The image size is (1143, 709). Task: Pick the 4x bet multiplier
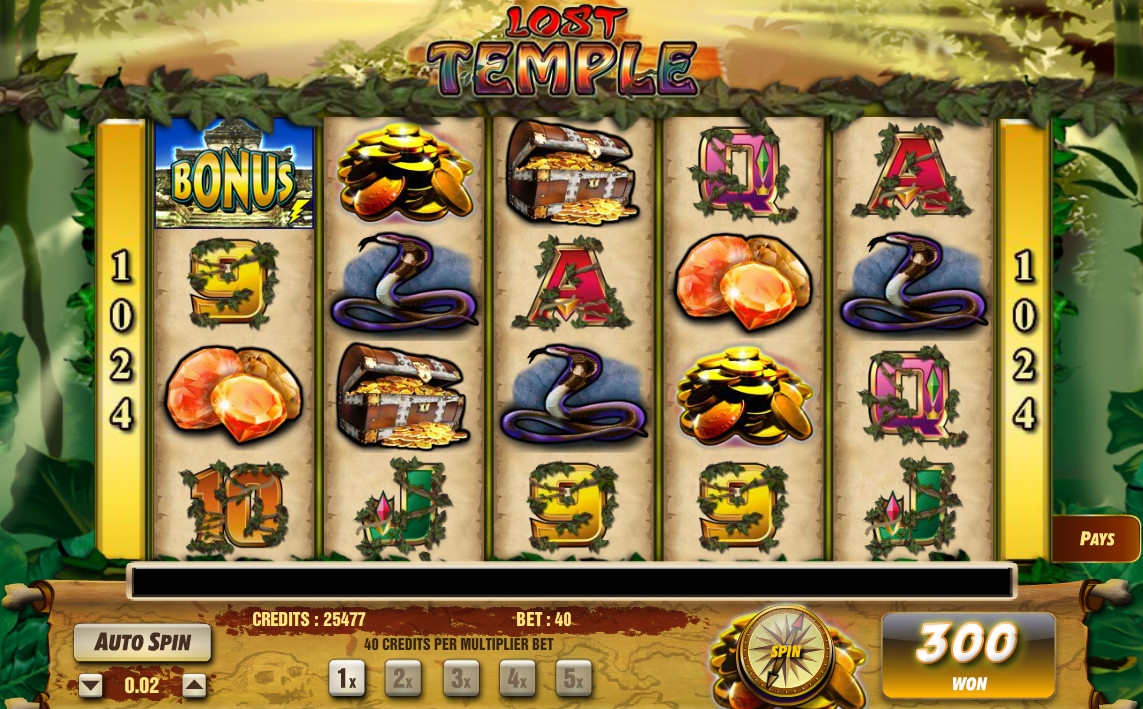pyautogui.click(x=517, y=679)
